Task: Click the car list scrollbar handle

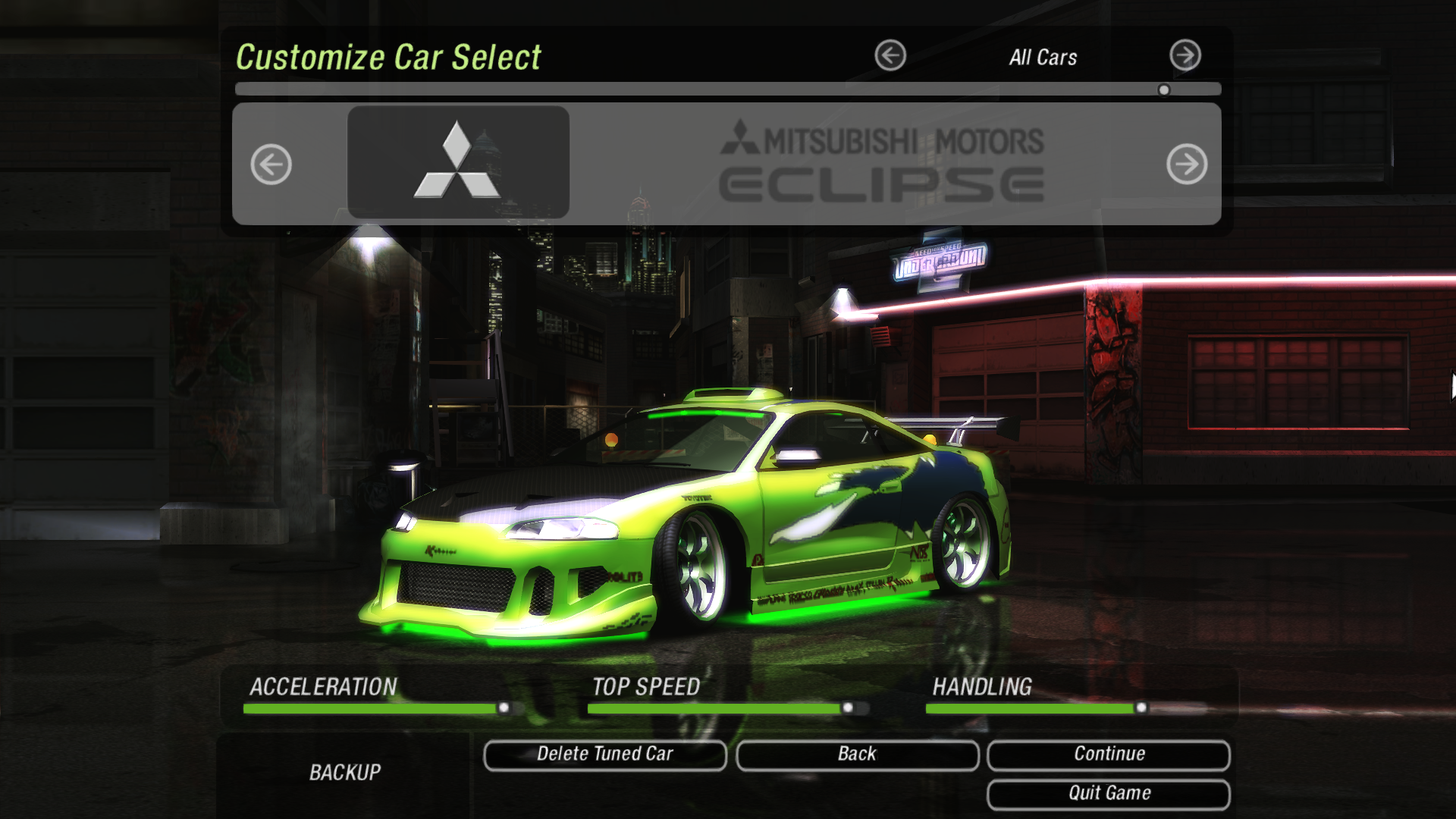Action: [1164, 90]
